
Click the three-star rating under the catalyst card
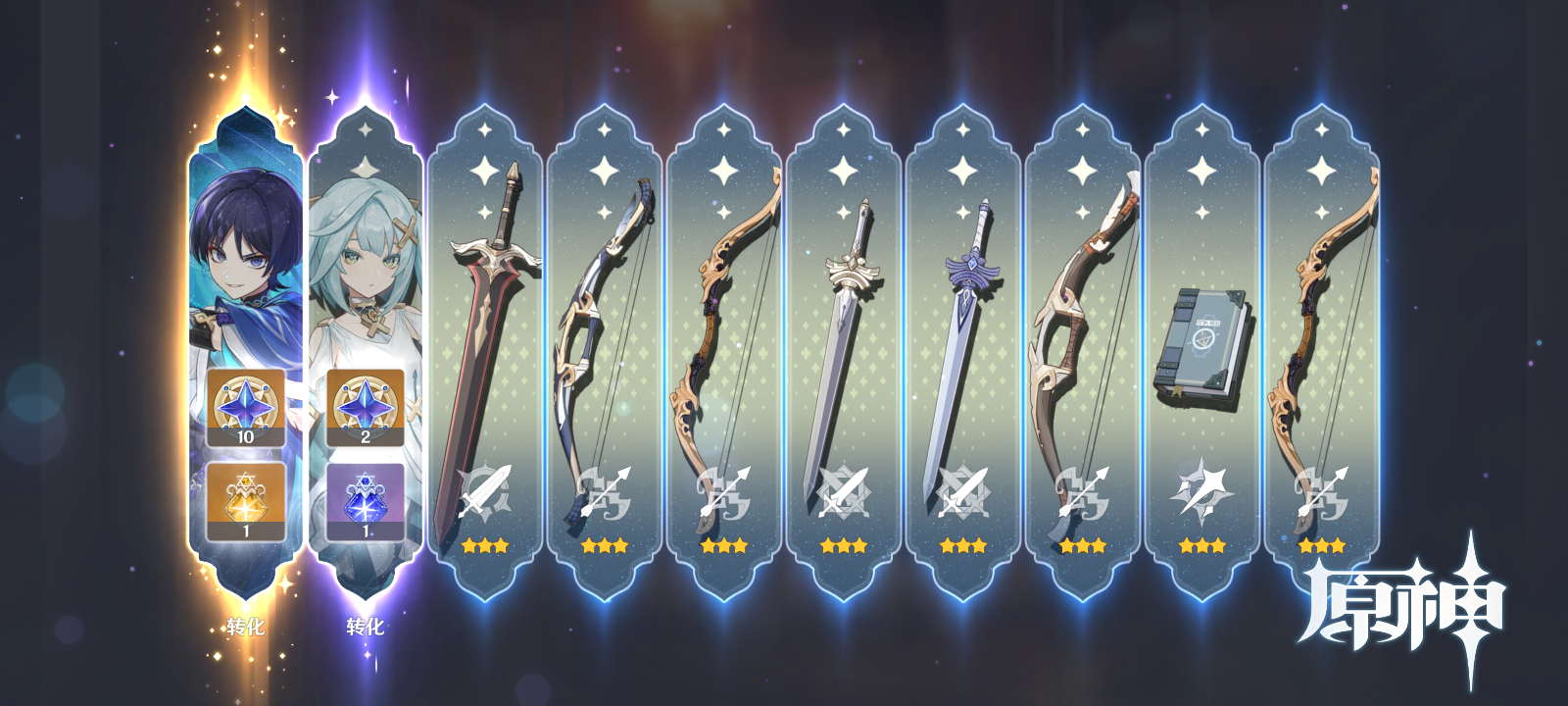click(1203, 546)
